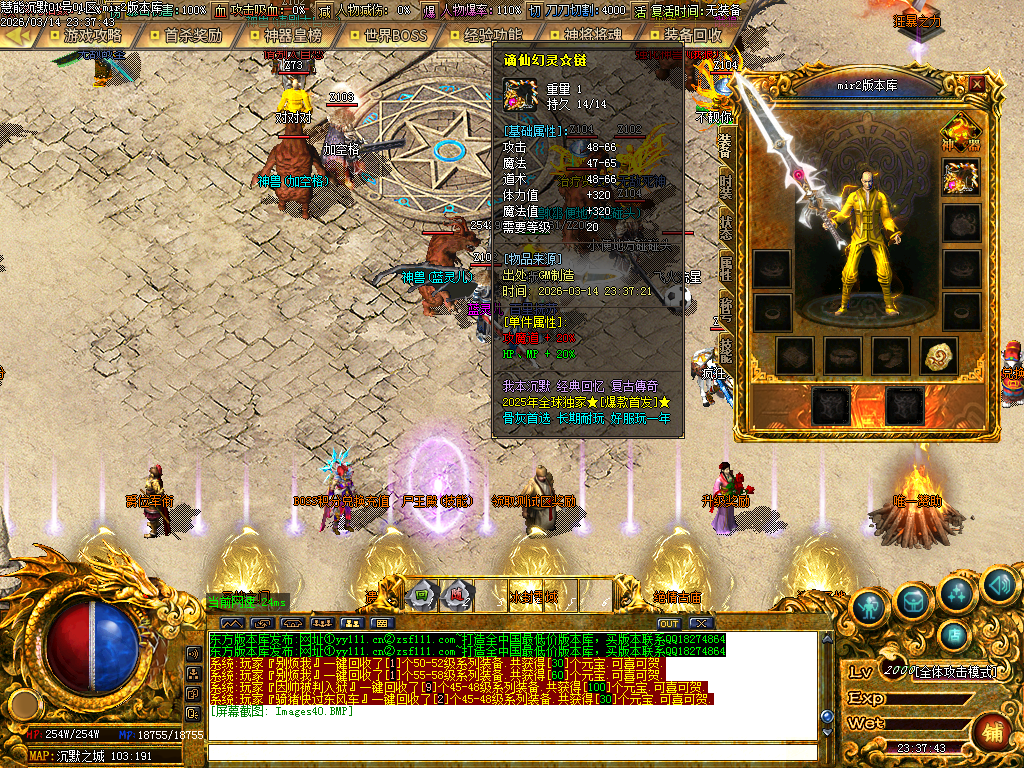
Task: Click the green figure round HUD button
Action: [869, 606]
